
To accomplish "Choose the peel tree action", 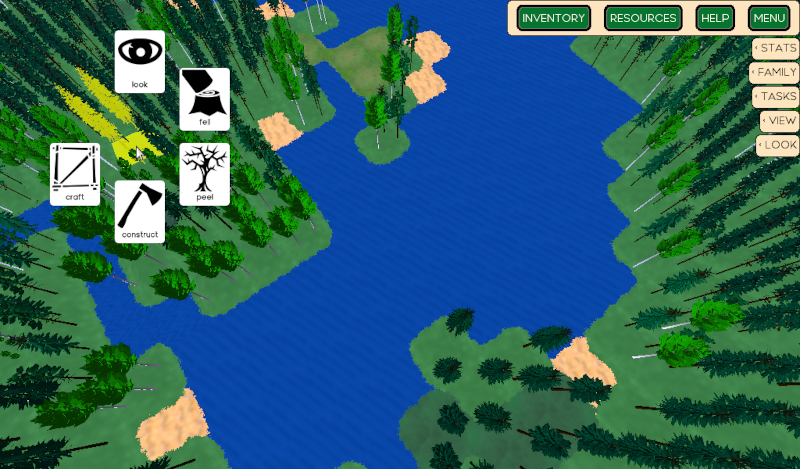I will tap(205, 174).
